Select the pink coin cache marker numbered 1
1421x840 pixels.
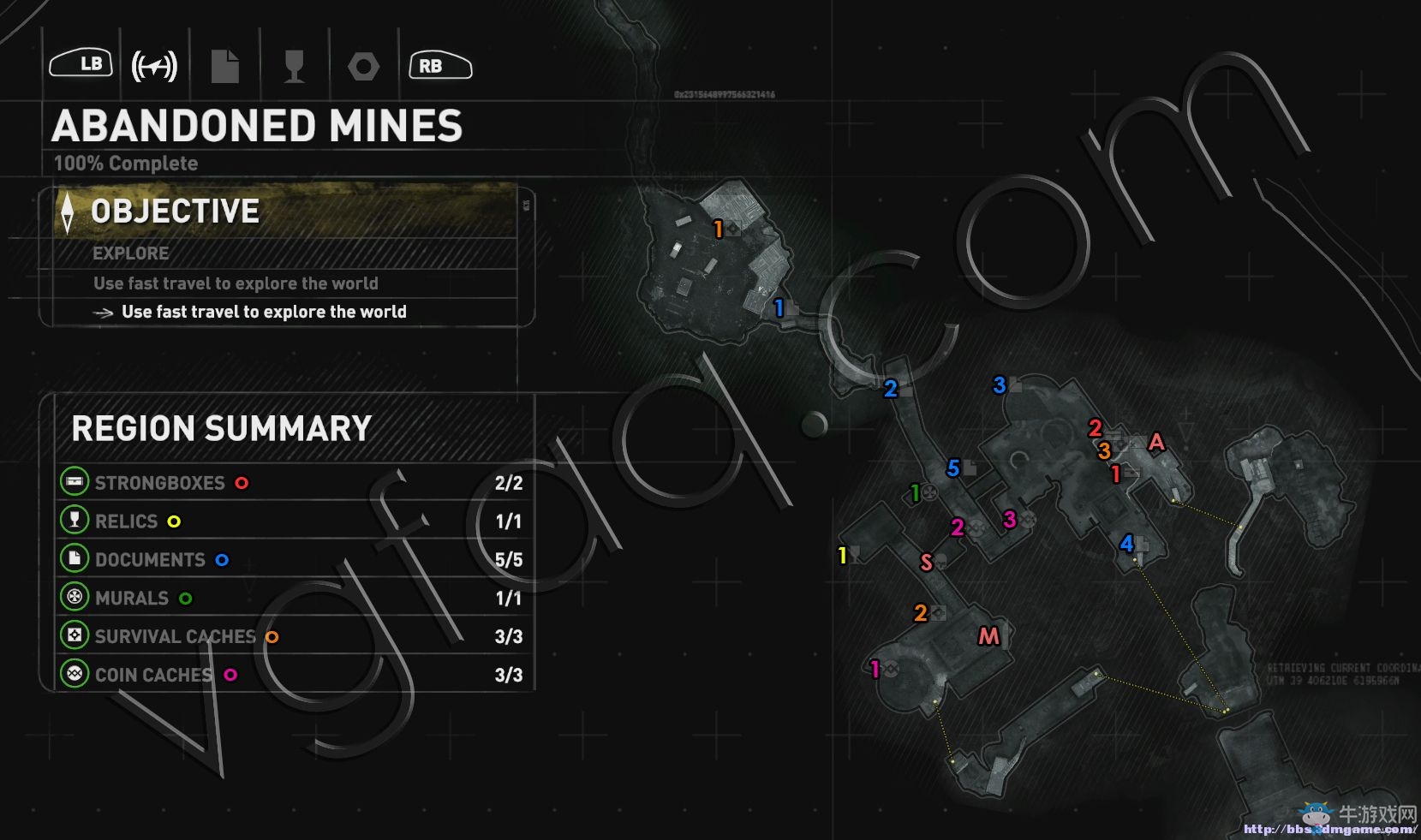pyautogui.click(x=875, y=669)
